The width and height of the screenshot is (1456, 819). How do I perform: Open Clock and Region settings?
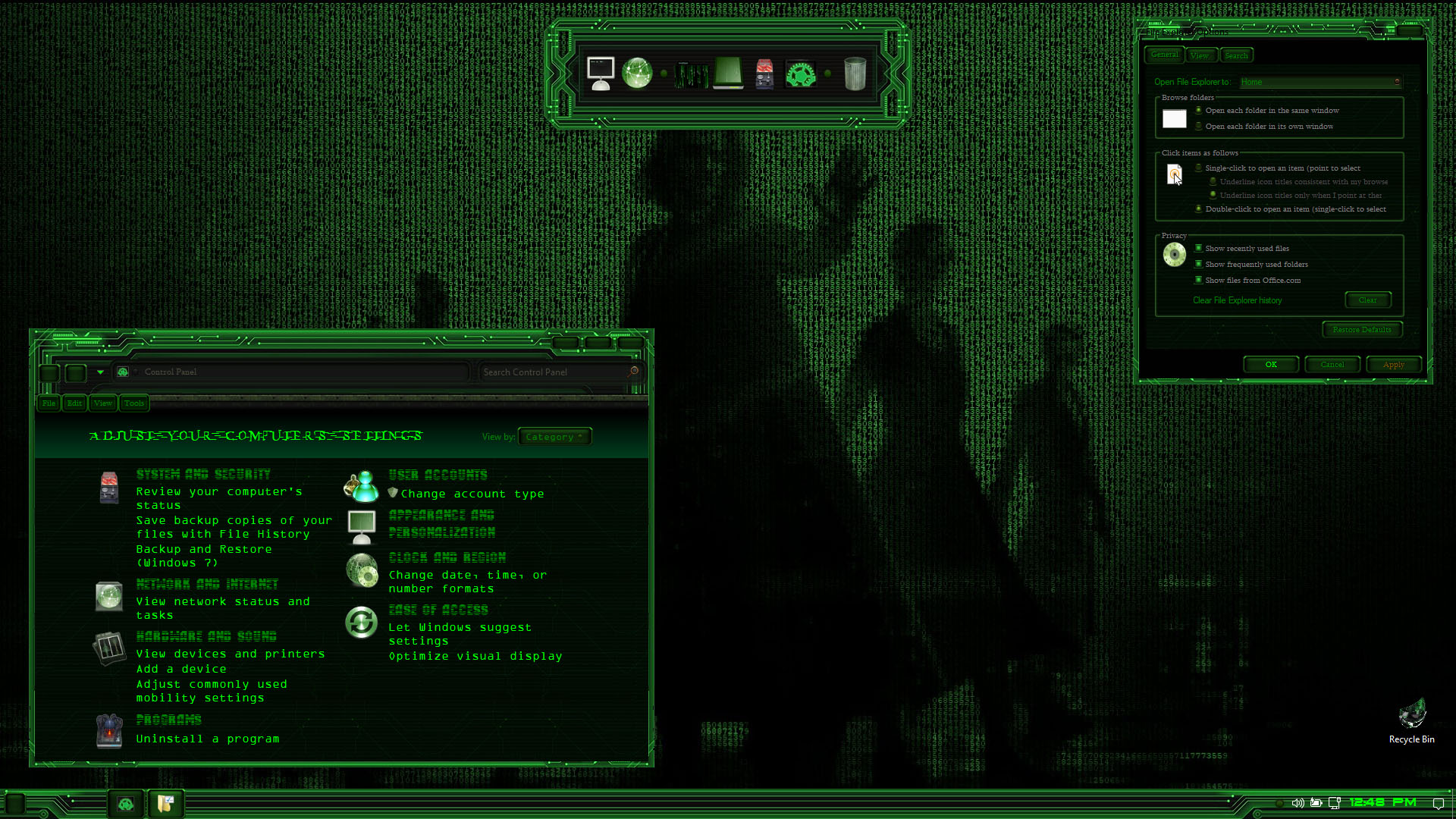click(x=447, y=558)
